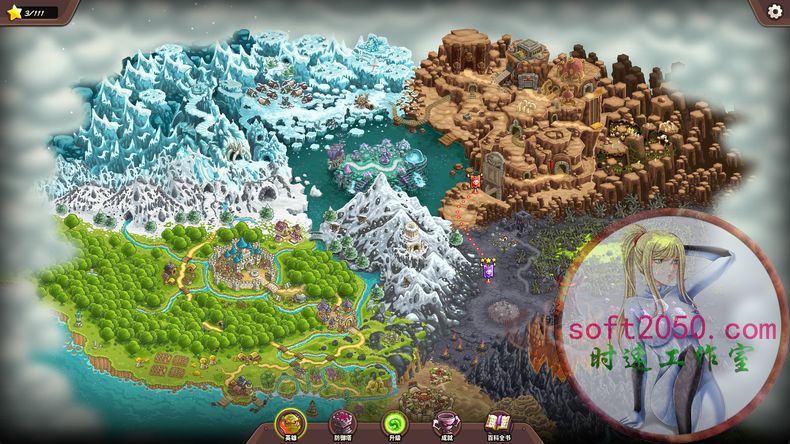This screenshot has width=790, height=444.
Task: Open the Heroes (英雄) menu
Action: point(291,424)
